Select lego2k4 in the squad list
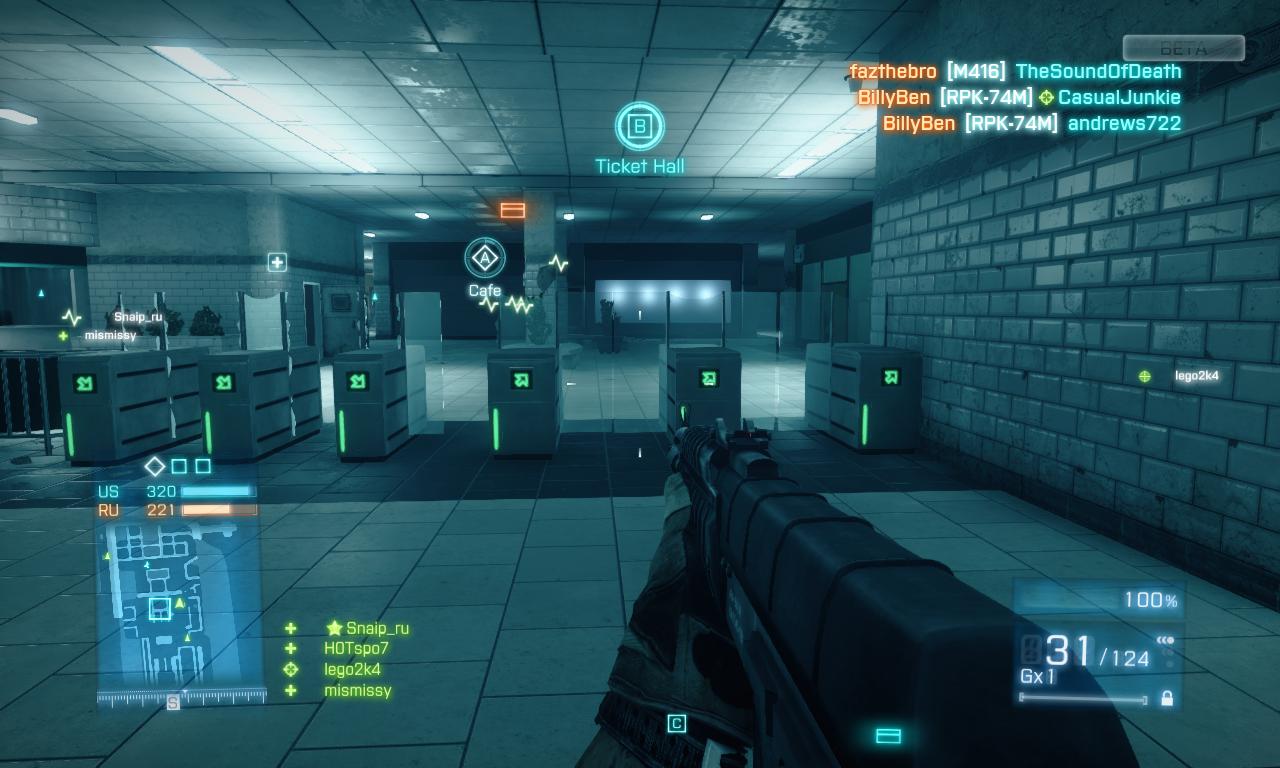The height and width of the screenshot is (768, 1280). click(352, 670)
